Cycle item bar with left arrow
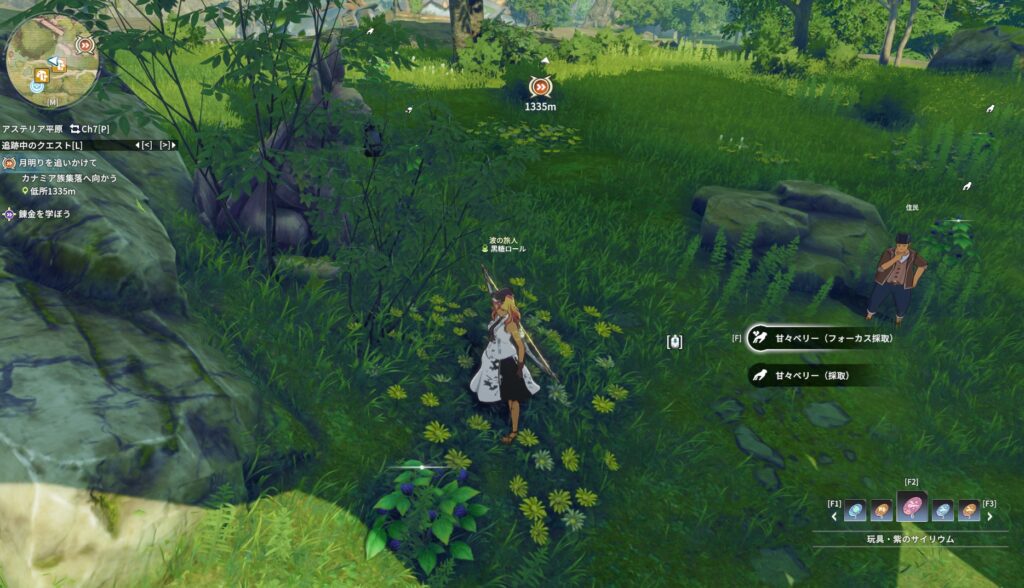 pyautogui.click(x=835, y=517)
